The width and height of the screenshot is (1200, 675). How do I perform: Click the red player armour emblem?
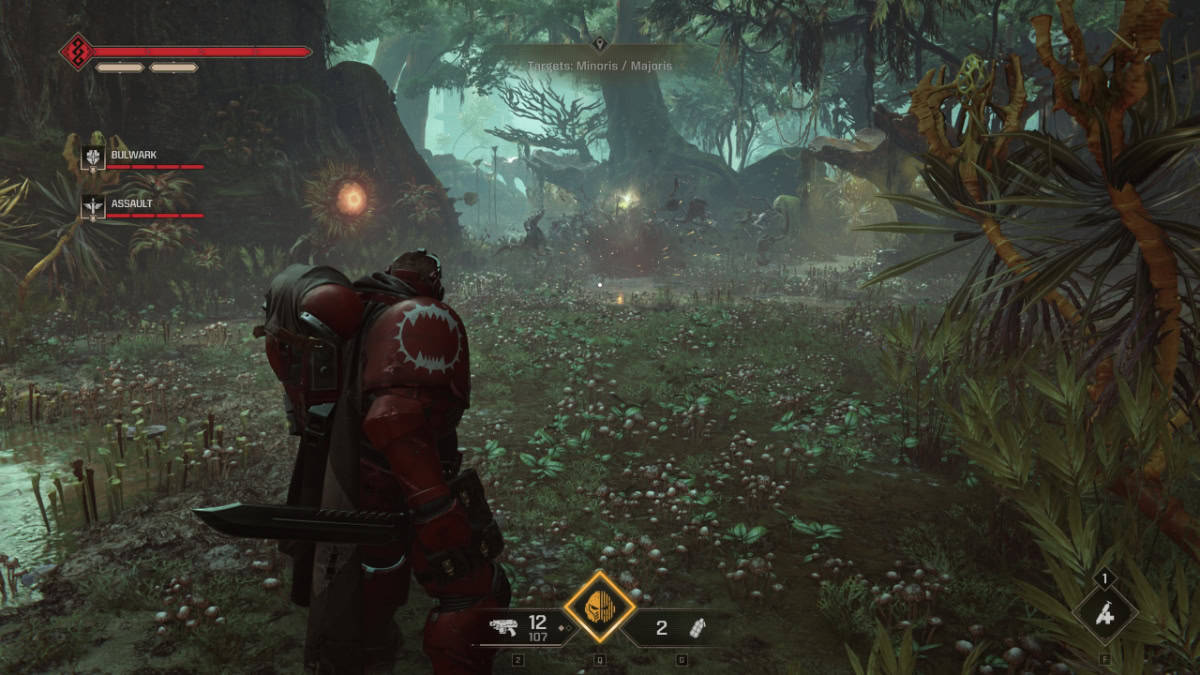[x=77, y=51]
